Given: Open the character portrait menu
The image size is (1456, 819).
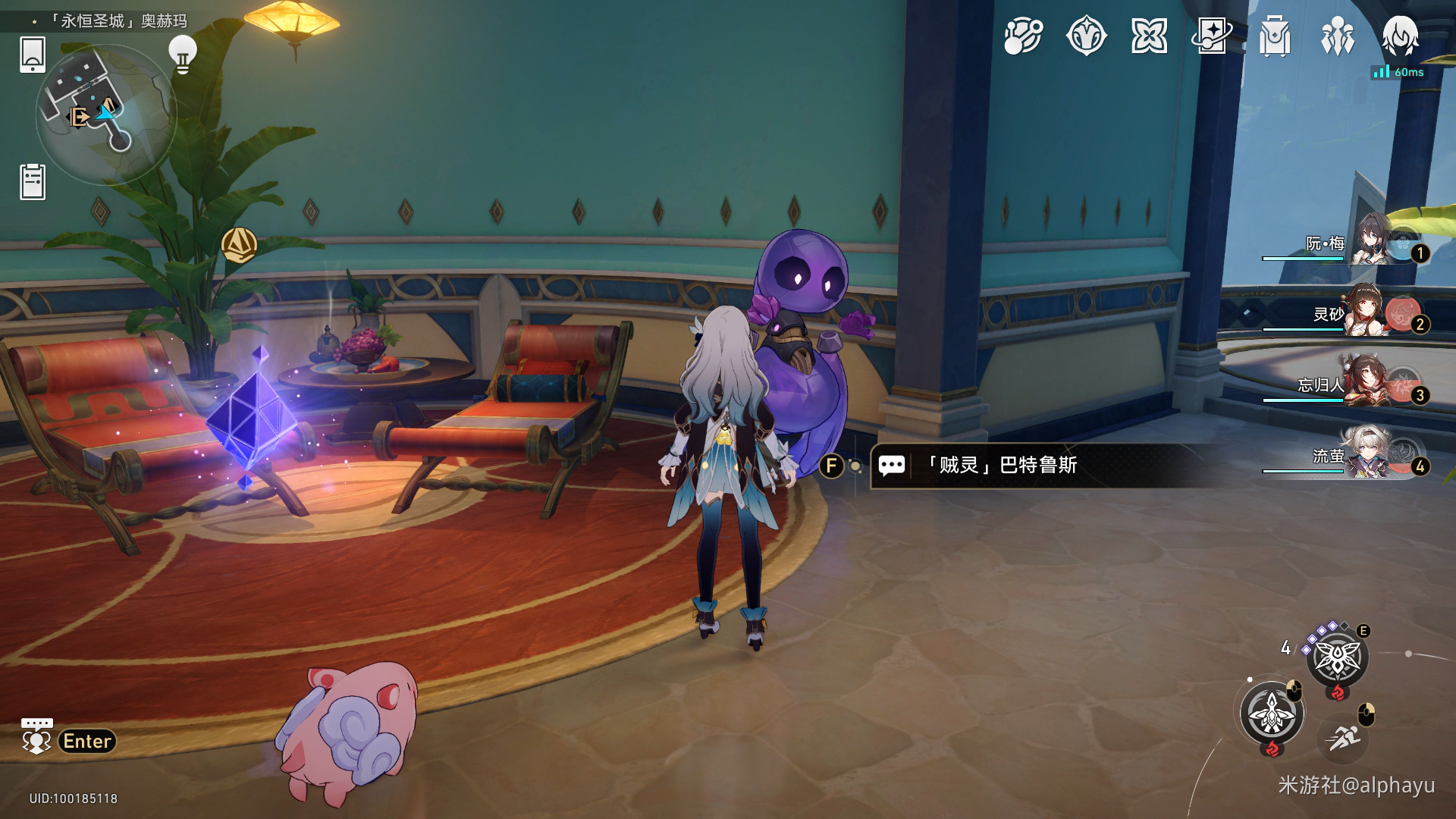Looking at the screenshot, I should click(1400, 36).
